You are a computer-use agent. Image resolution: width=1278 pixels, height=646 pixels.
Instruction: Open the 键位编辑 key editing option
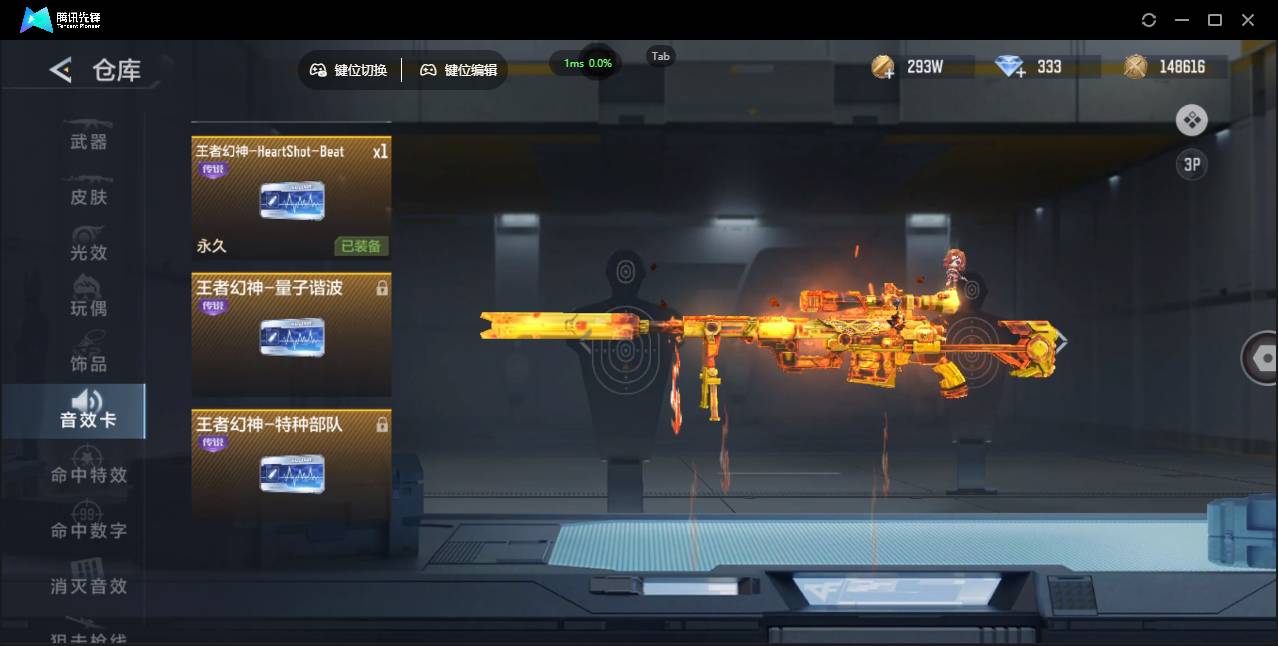458,70
